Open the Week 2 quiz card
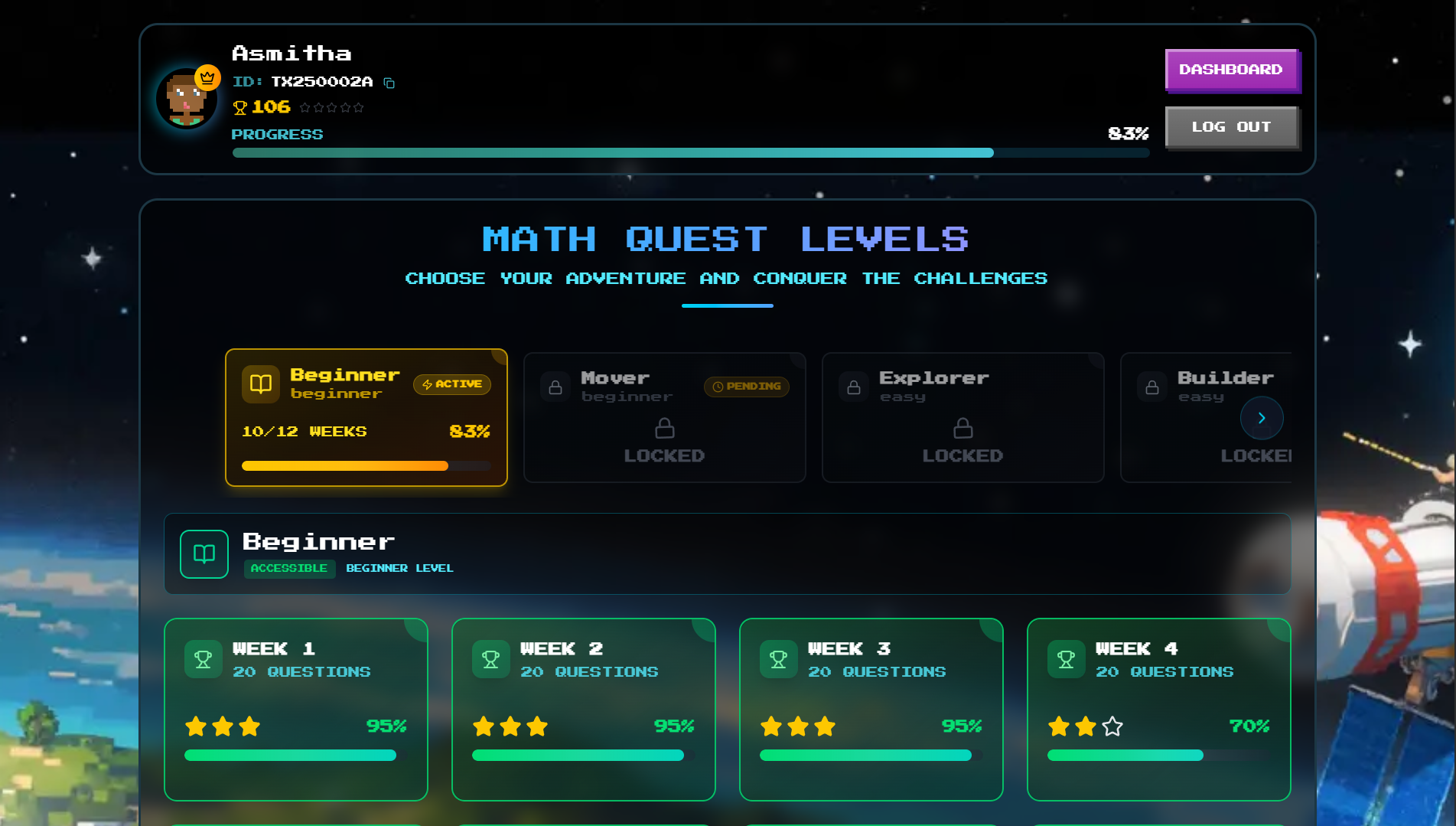 583,709
